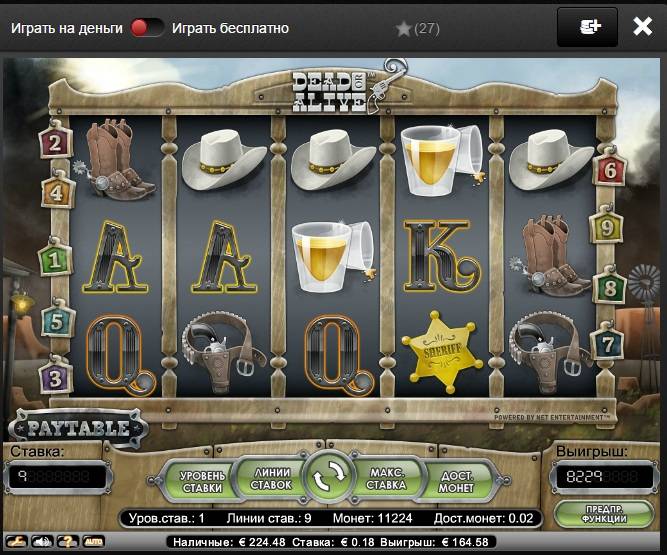The width and height of the screenshot is (667, 555).
Task: Open the Предпр. Функции advanced functions
Action: (603, 514)
